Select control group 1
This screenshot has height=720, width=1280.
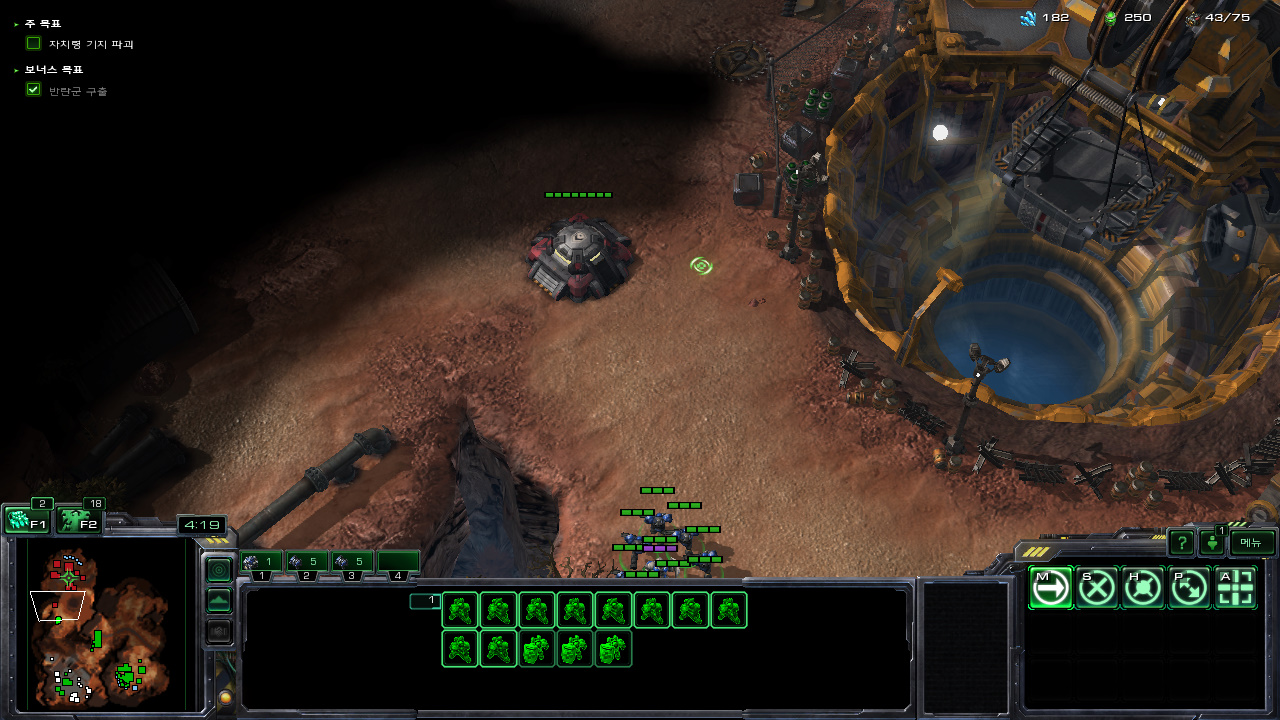[261, 562]
